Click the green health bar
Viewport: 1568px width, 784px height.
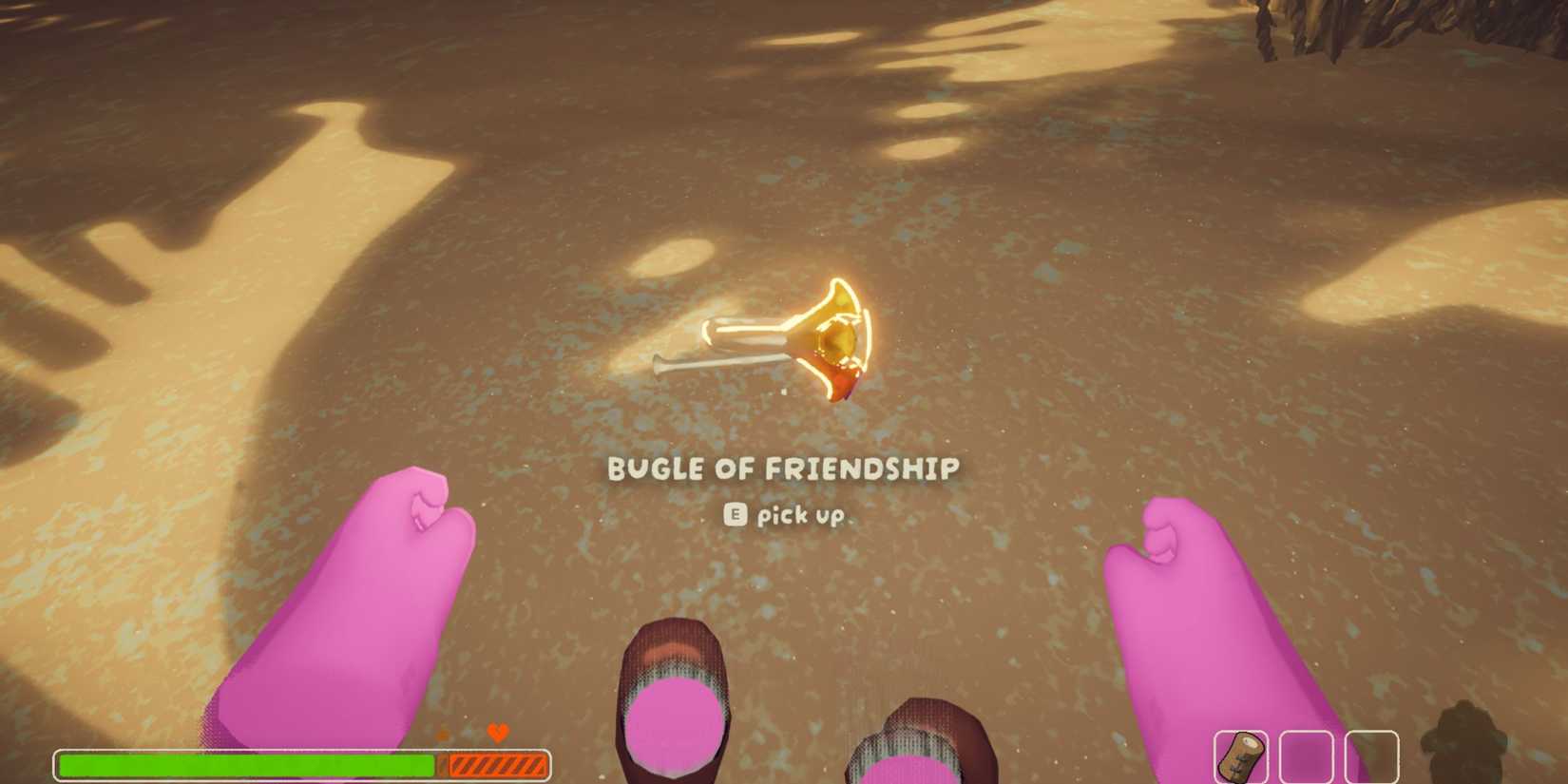[x=247, y=762]
